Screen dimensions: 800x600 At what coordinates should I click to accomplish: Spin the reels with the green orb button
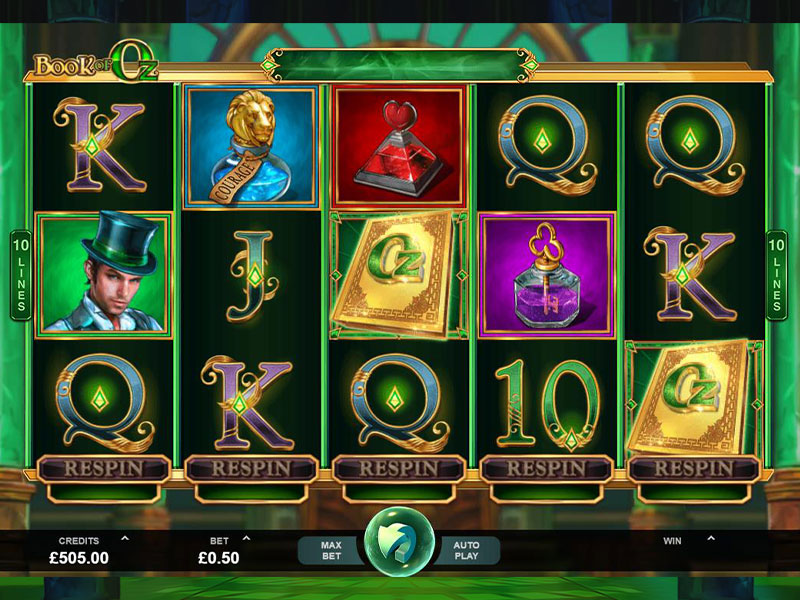tap(399, 547)
